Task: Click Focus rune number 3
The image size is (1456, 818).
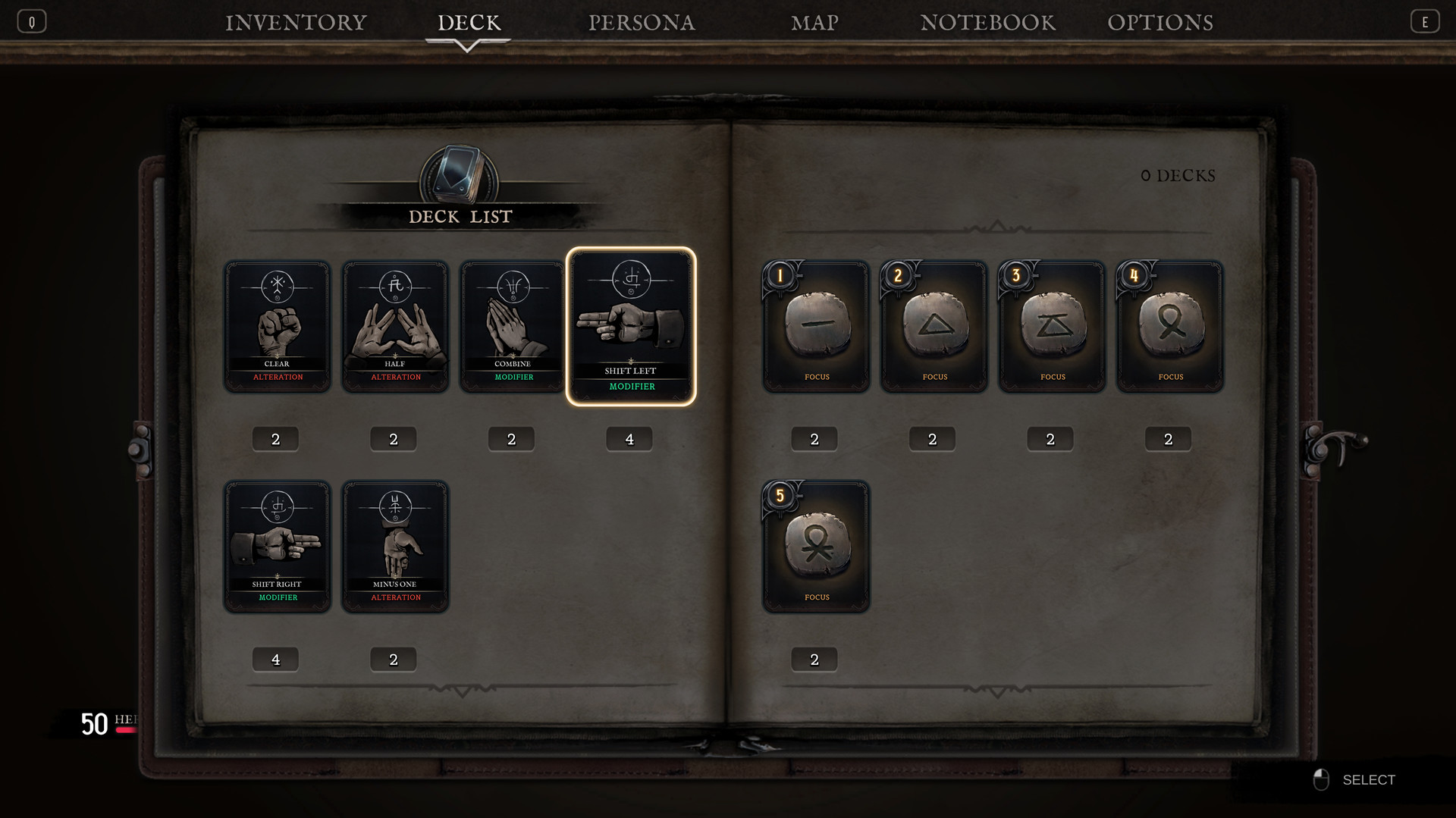Action: pos(1051,326)
